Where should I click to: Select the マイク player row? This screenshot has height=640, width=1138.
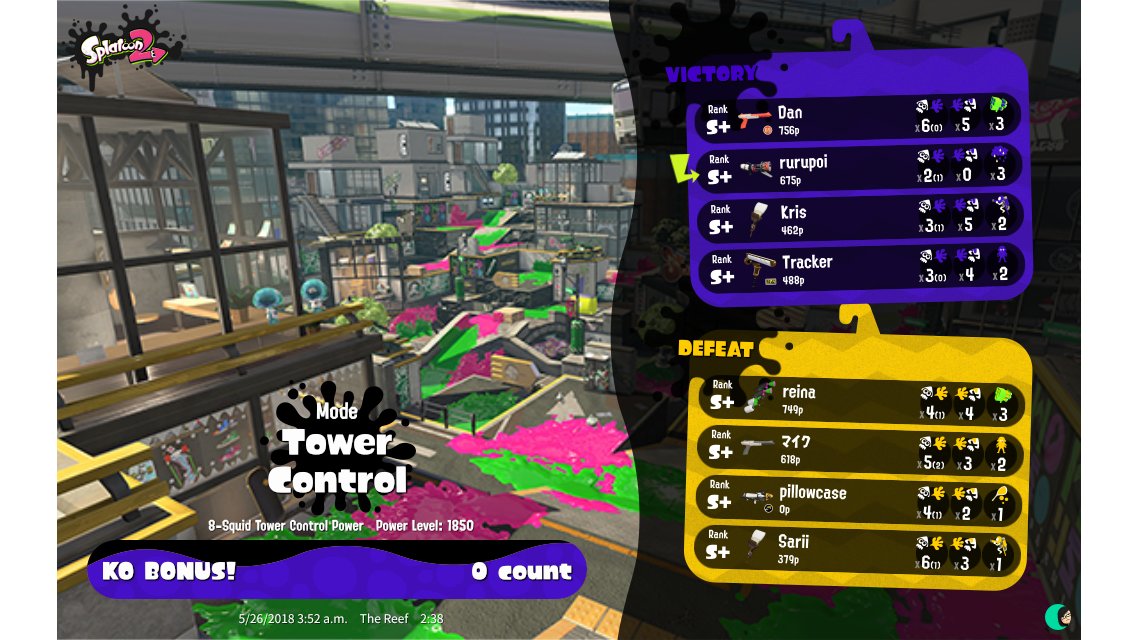[x=859, y=450]
